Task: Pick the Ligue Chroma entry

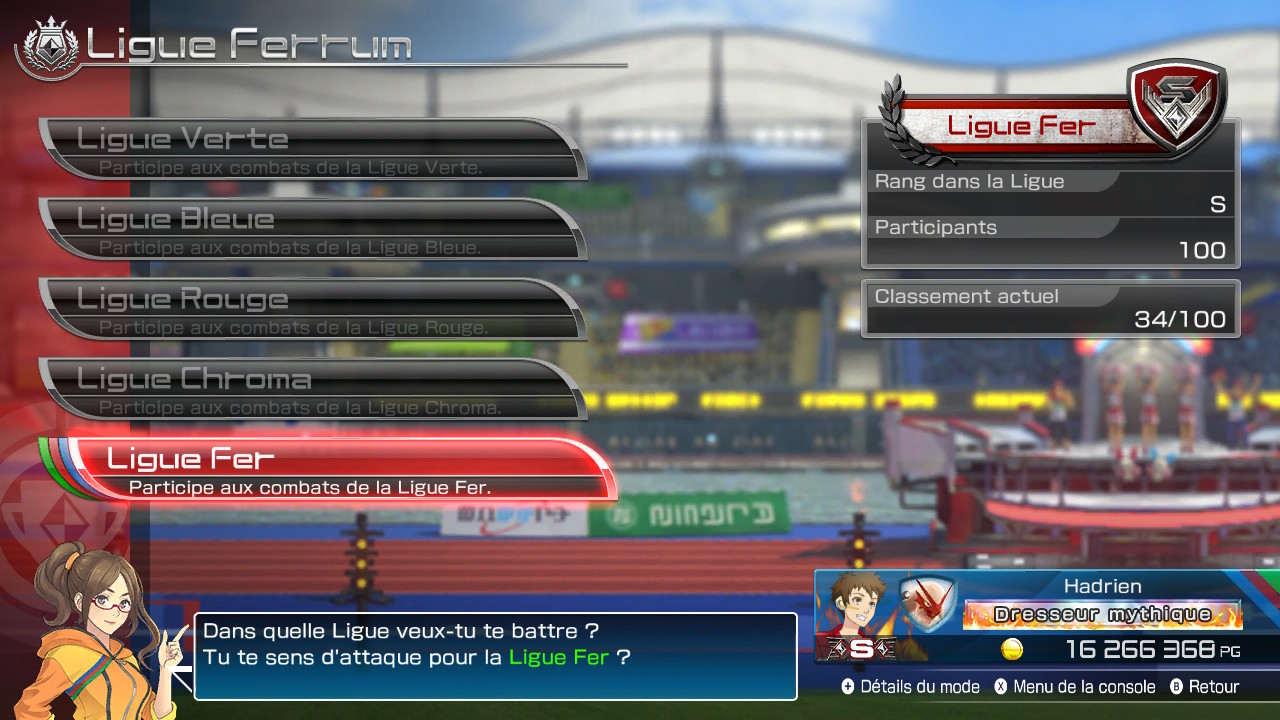Action: pos(310,389)
